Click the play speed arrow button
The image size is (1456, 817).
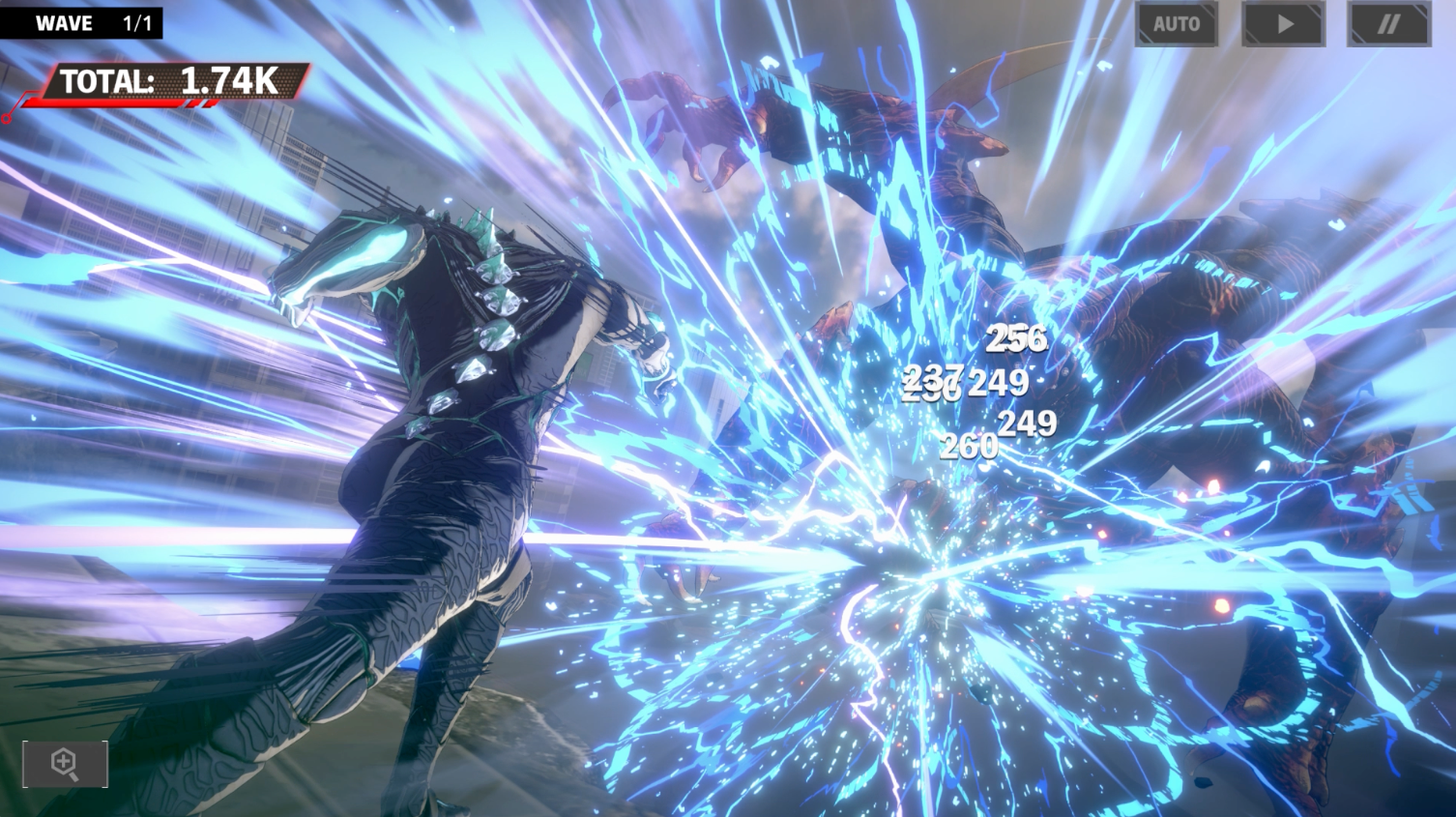click(1283, 24)
